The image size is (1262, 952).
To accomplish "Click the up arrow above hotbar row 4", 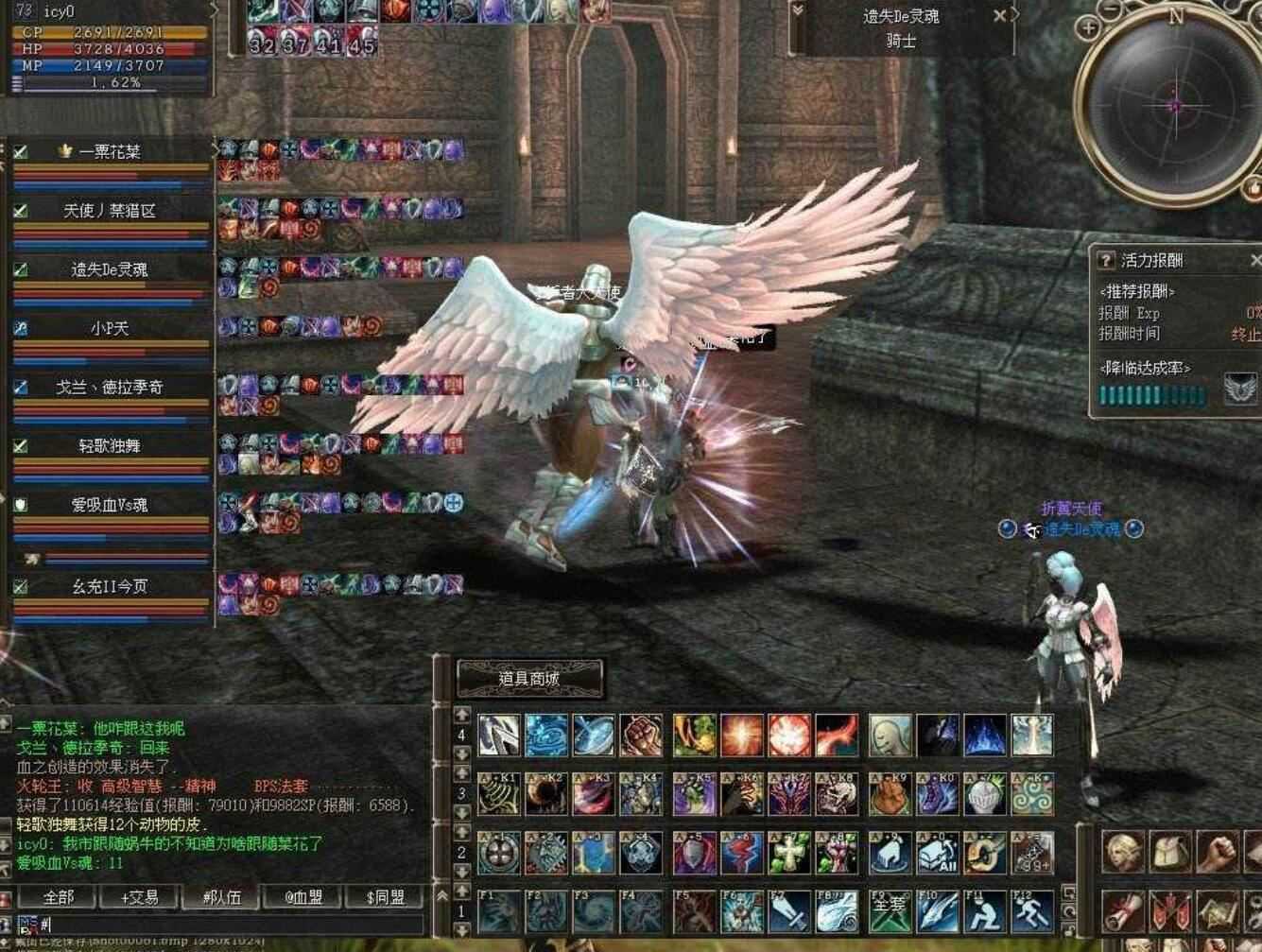I will (x=460, y=717).
